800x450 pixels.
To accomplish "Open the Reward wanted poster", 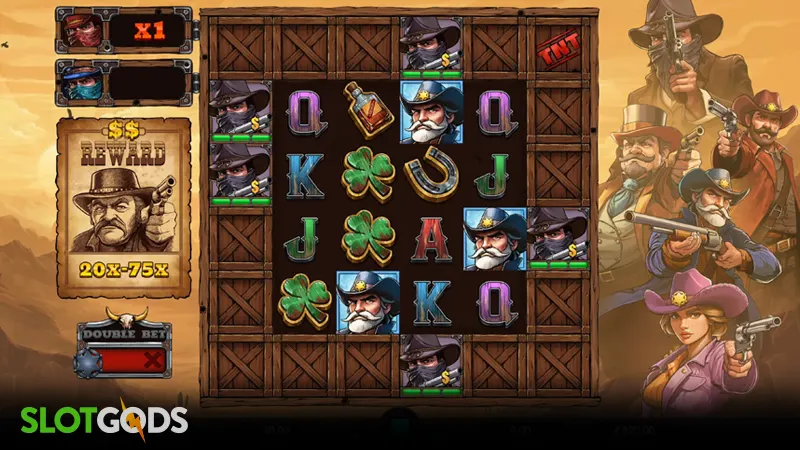I will pyautogui.click(x=124, y=207).
